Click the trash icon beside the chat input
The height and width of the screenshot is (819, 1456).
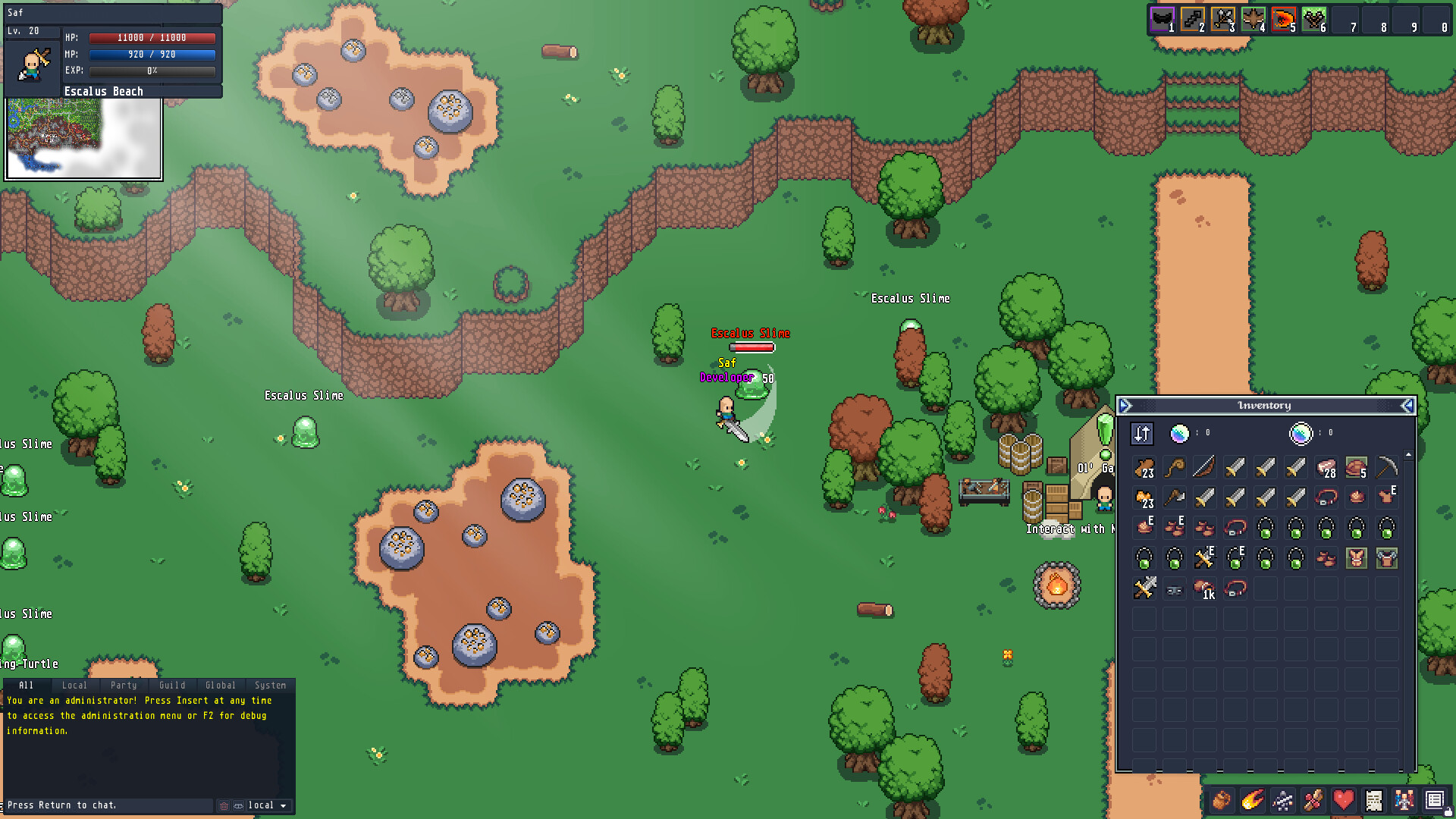click(224, 805)
